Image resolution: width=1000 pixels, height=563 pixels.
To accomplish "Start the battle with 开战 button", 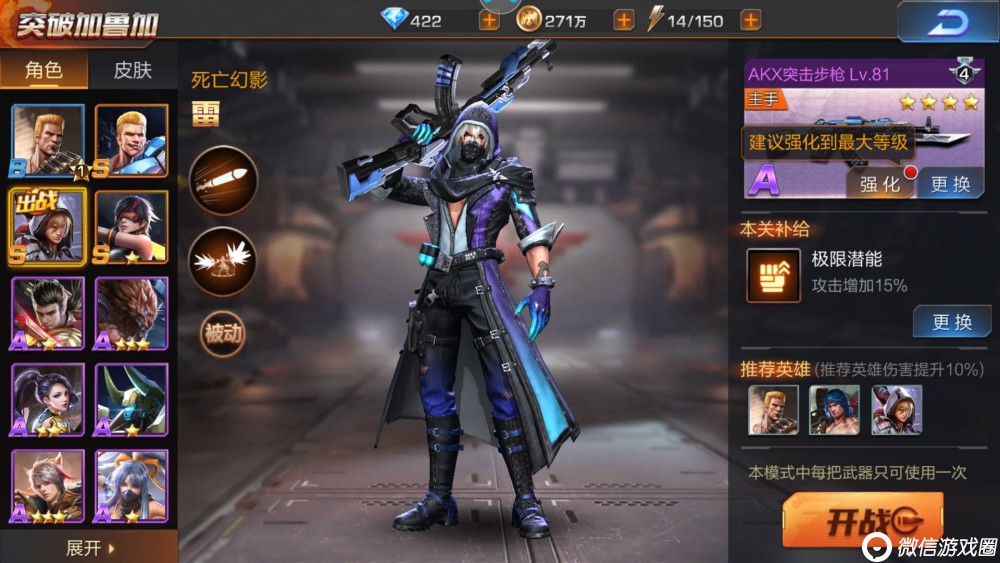I will (862, 521).
